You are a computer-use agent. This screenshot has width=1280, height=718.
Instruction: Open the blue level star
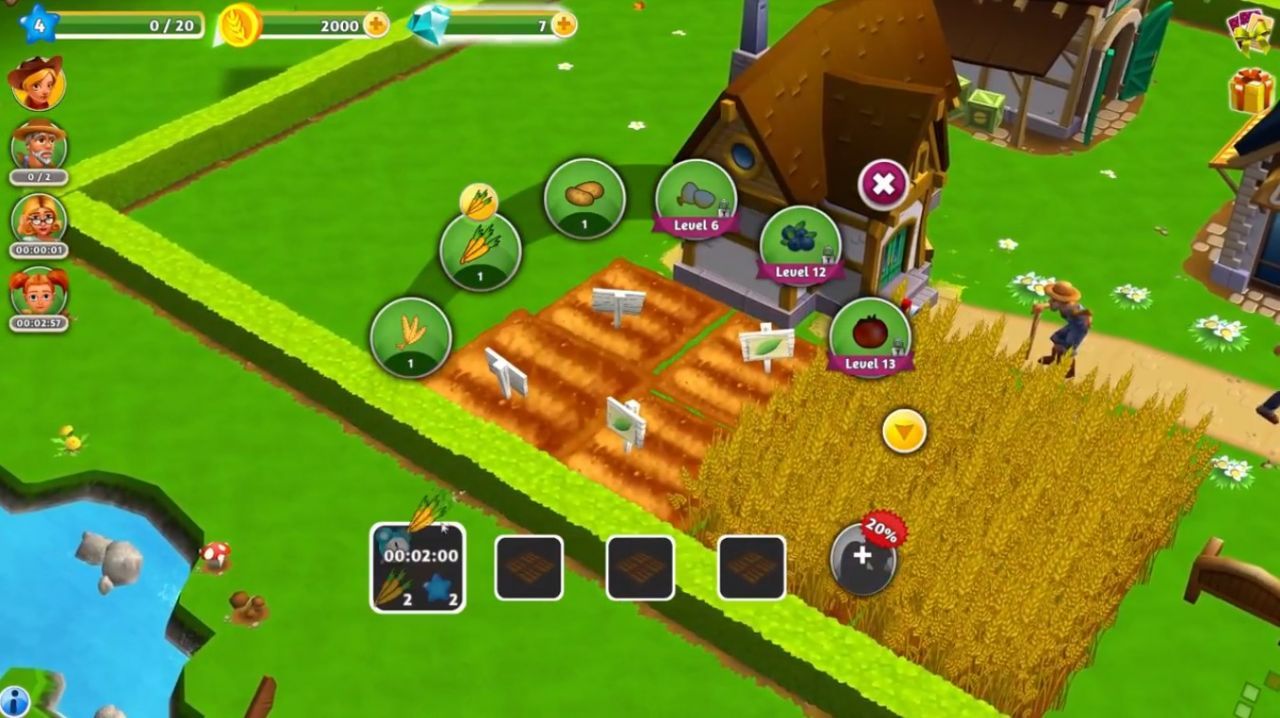point(38,24)
